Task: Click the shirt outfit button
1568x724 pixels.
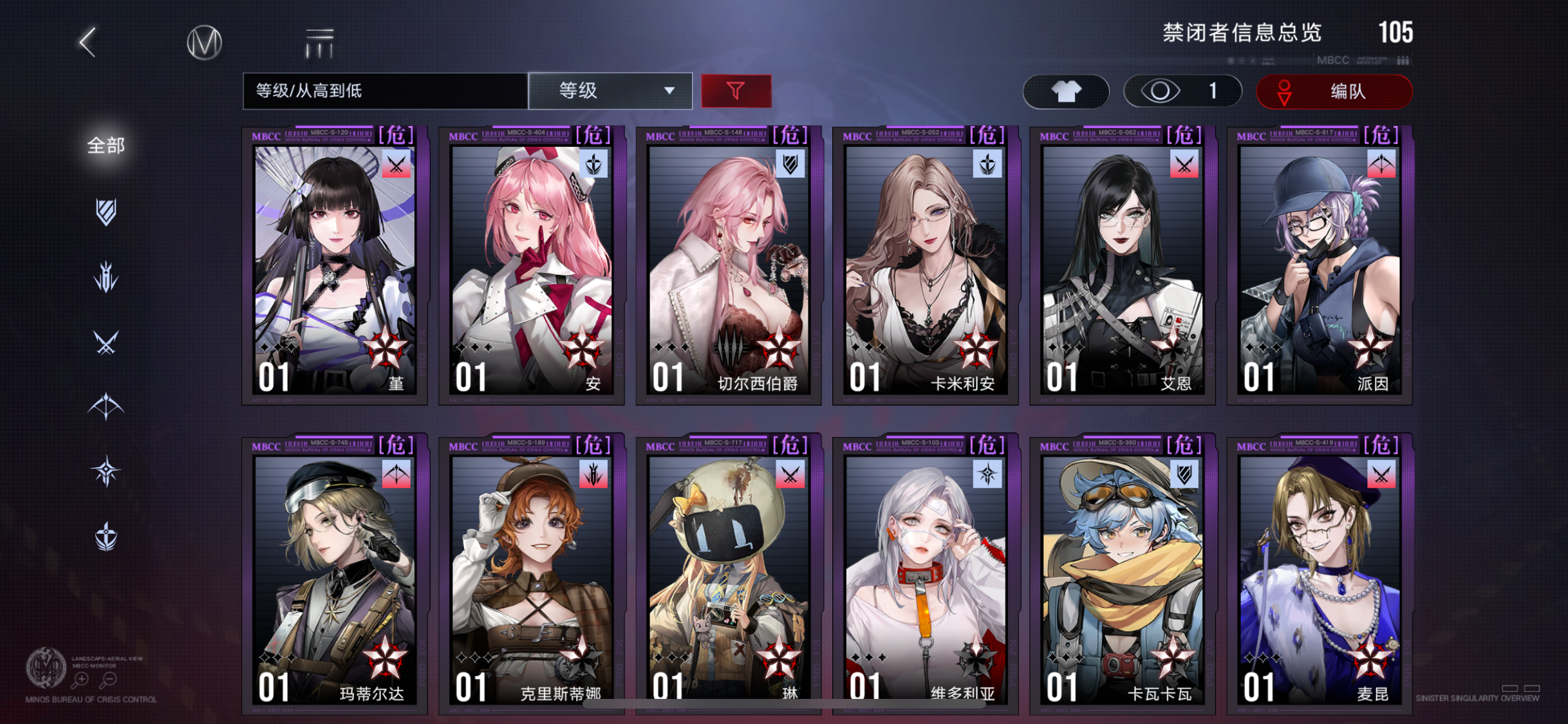Action: point(1065,91)
